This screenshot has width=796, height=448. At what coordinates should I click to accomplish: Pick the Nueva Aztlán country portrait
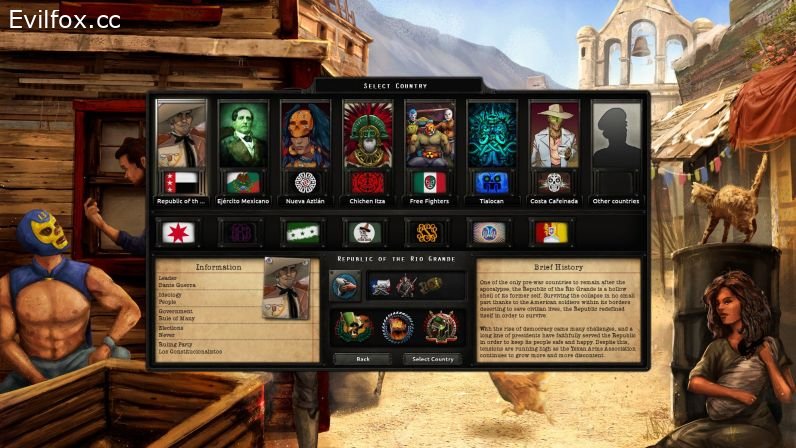pos(306,134)
